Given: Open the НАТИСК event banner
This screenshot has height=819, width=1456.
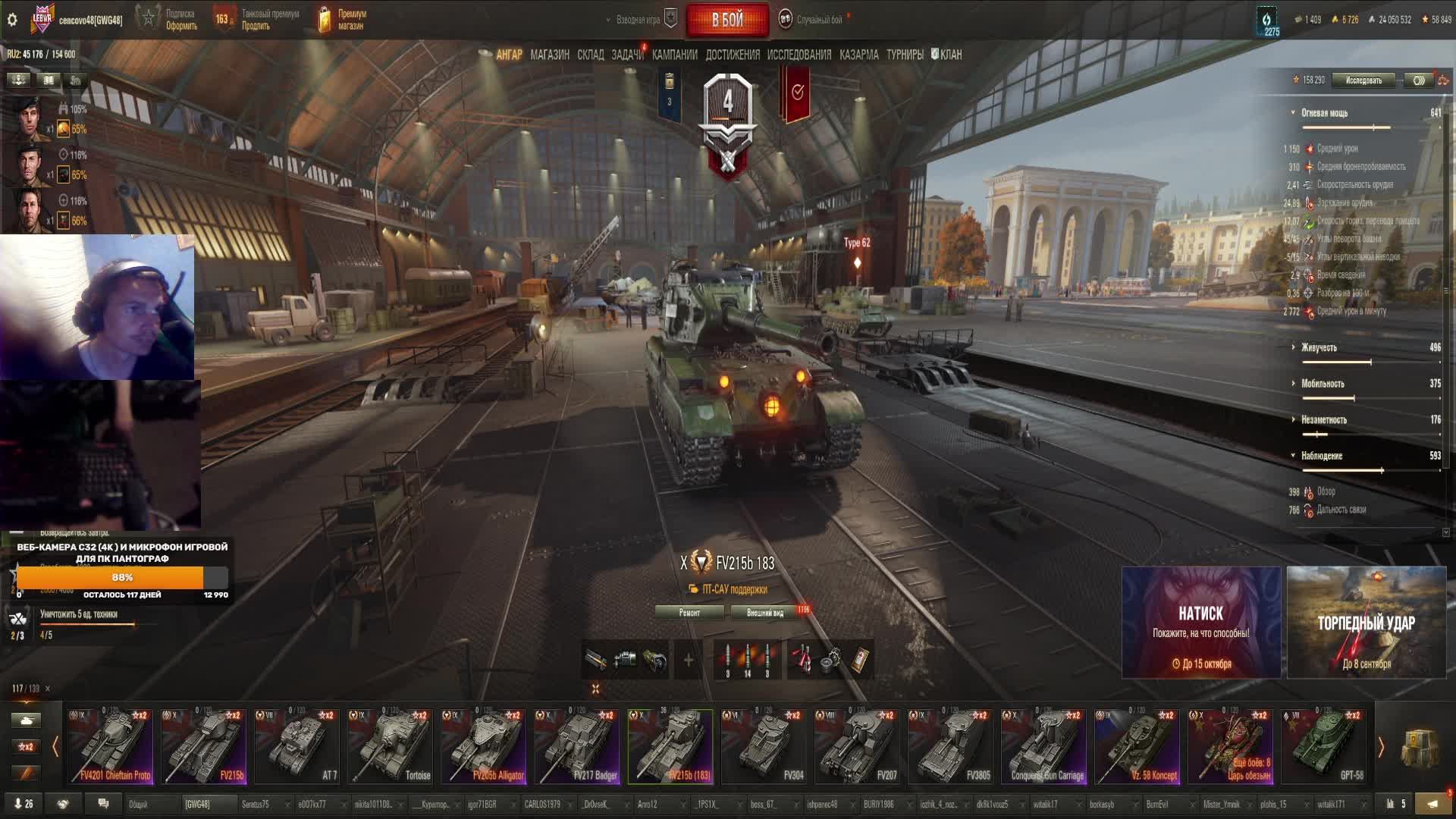Looking at the screenshot, I should click(x=1200, y=622).
